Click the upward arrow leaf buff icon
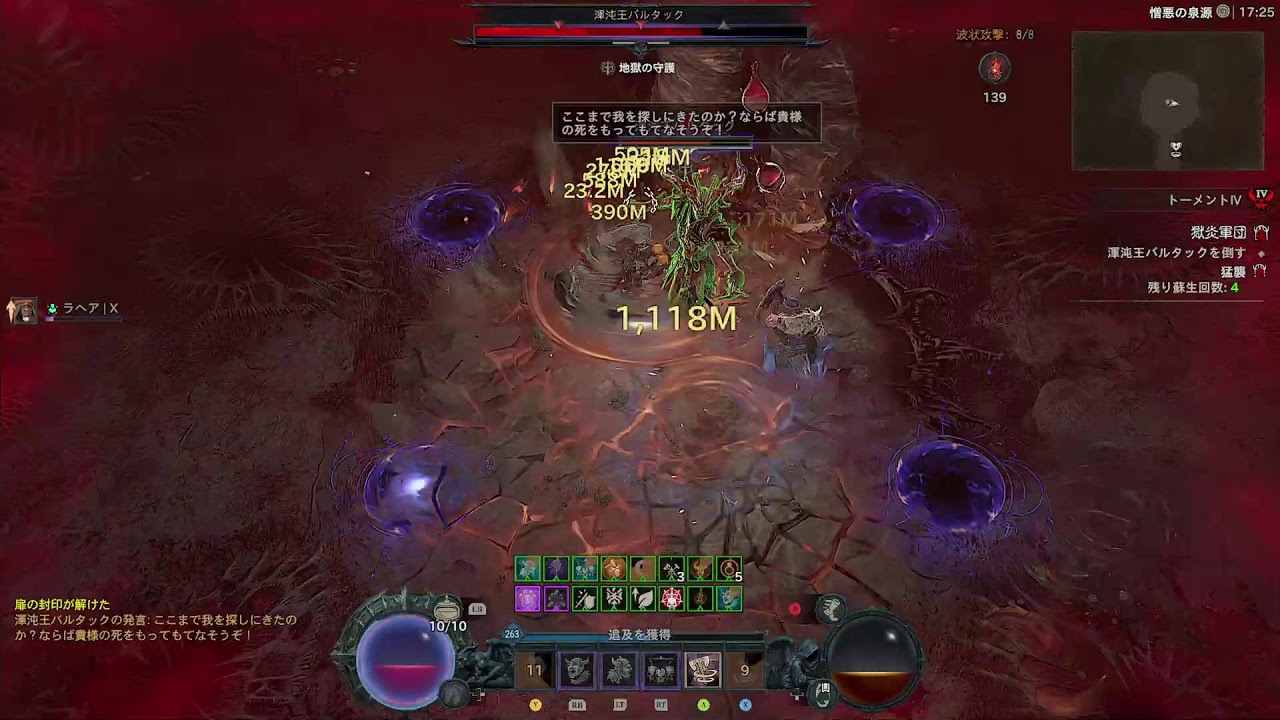The width and height of the screenshot is (1280, 720). (642, 599)
